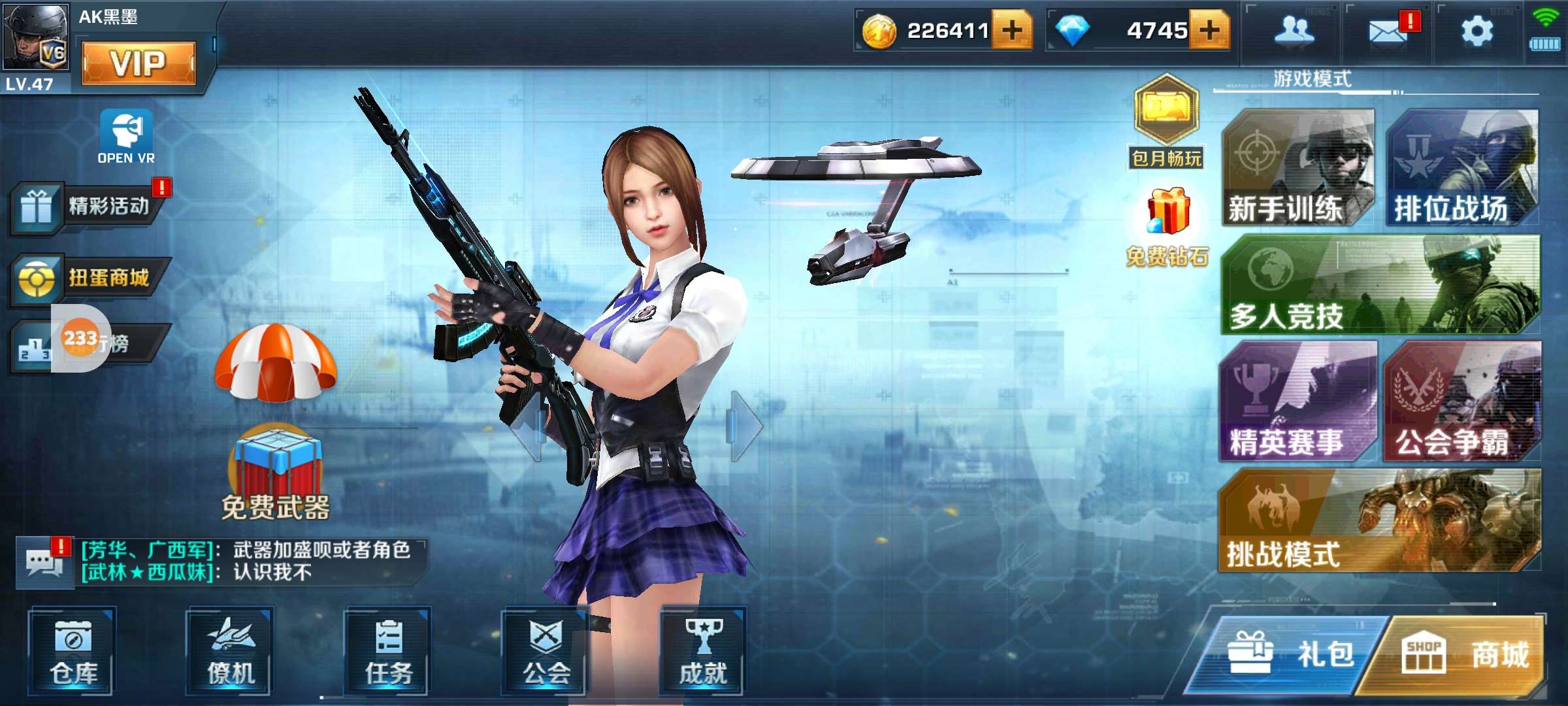Screen dimensions: 1568x706
Task: Open 任务 missions
Action: pos(388,652)
